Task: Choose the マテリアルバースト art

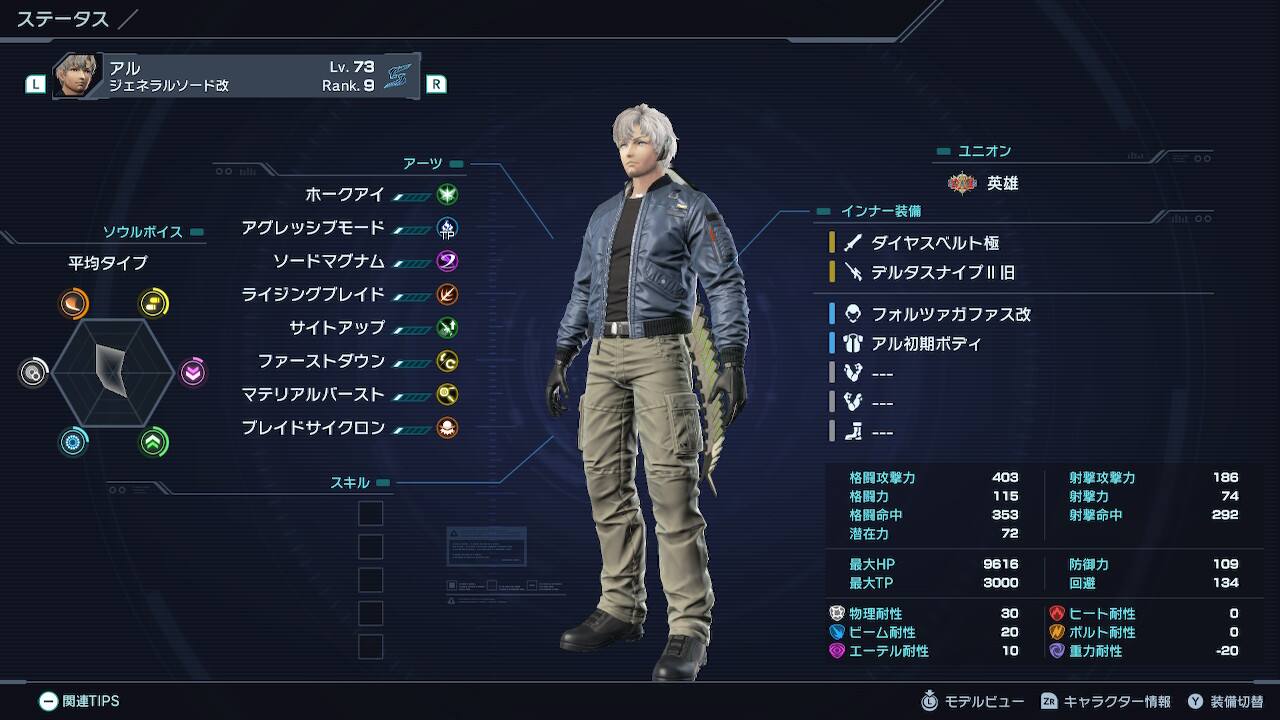Action: point(313,394)
